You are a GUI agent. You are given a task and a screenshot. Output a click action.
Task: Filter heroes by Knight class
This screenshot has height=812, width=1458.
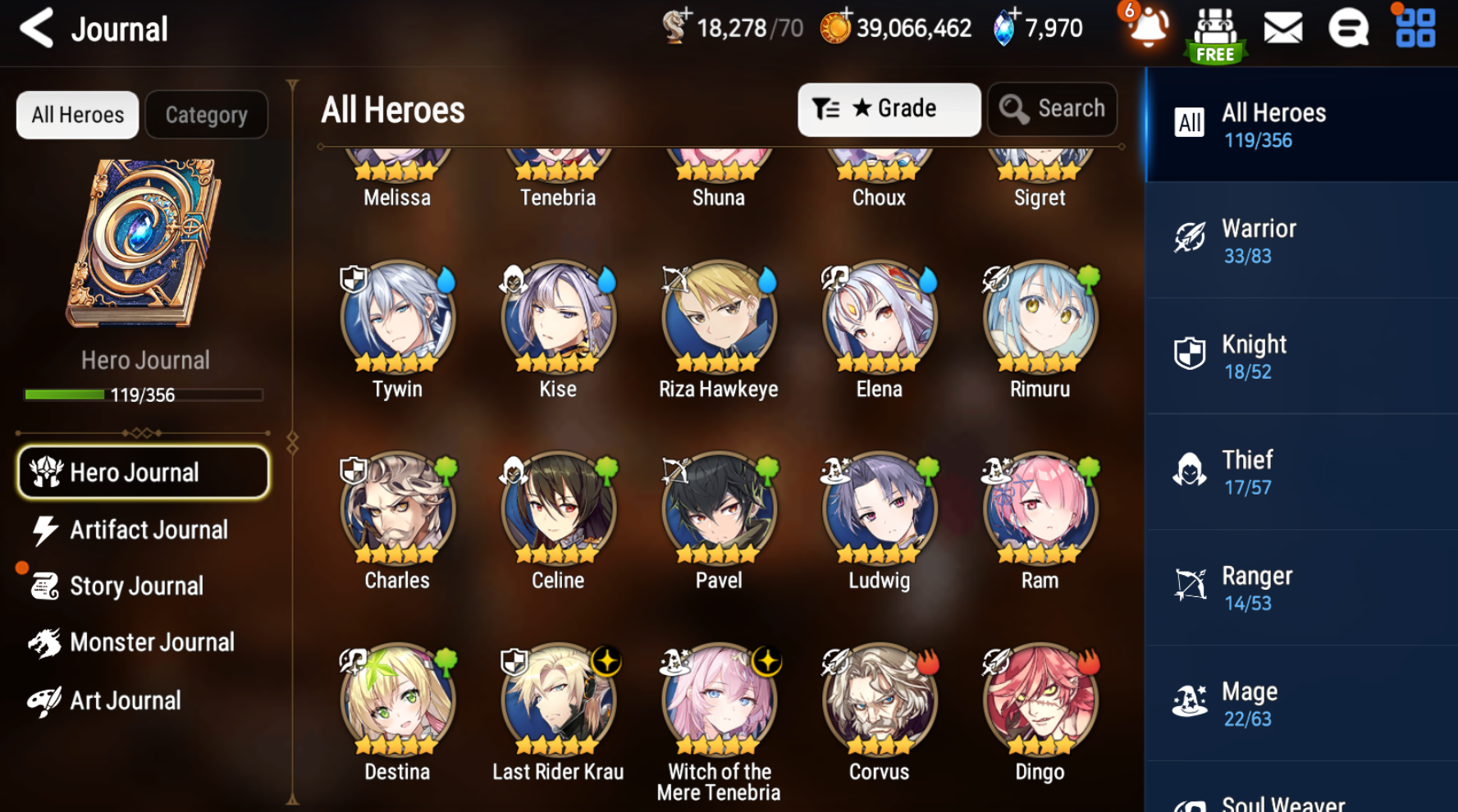(x=1300, y=357)
